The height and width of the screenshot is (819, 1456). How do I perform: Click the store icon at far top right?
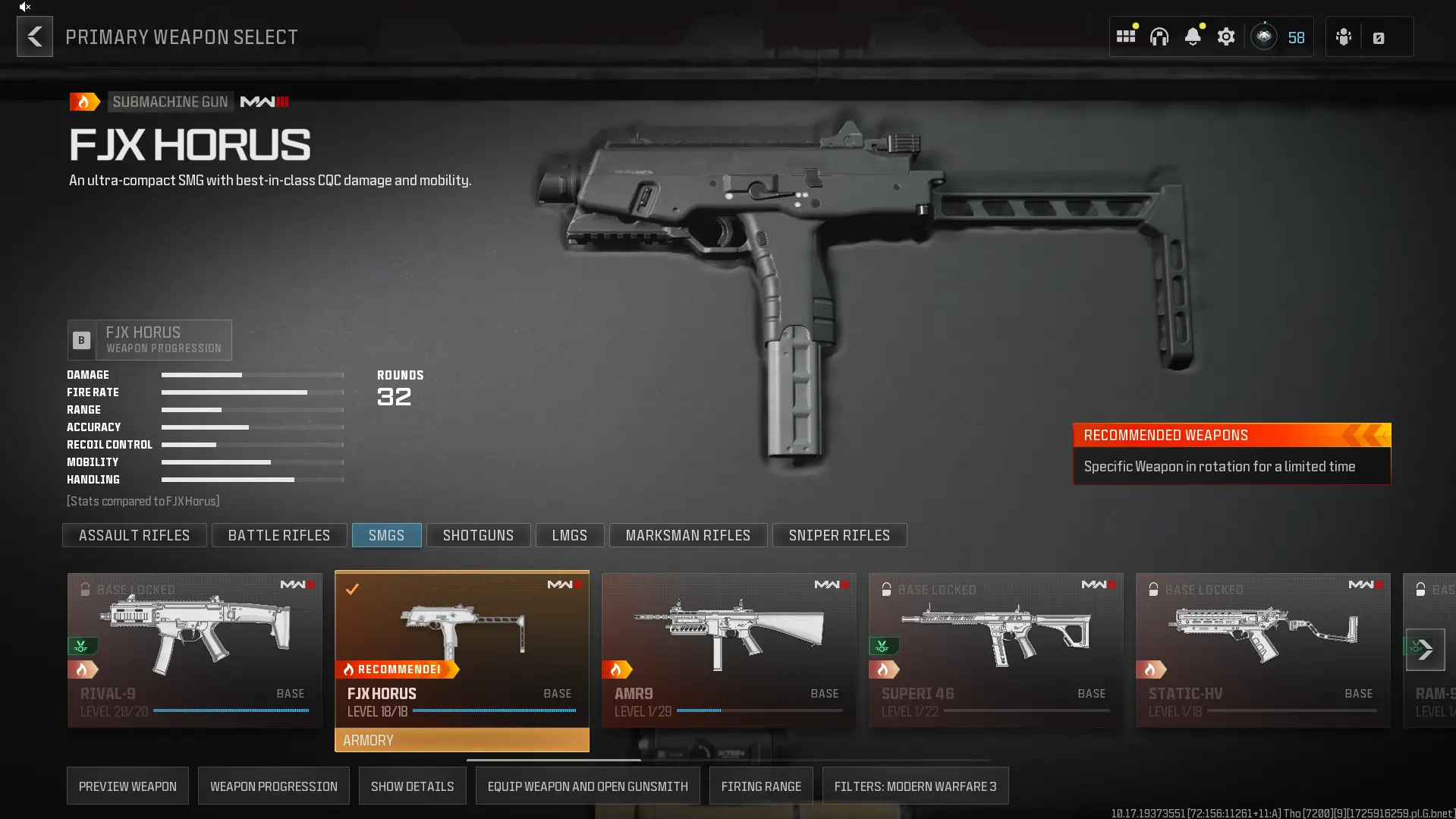pyautogui.click(x=1379, y=36)
